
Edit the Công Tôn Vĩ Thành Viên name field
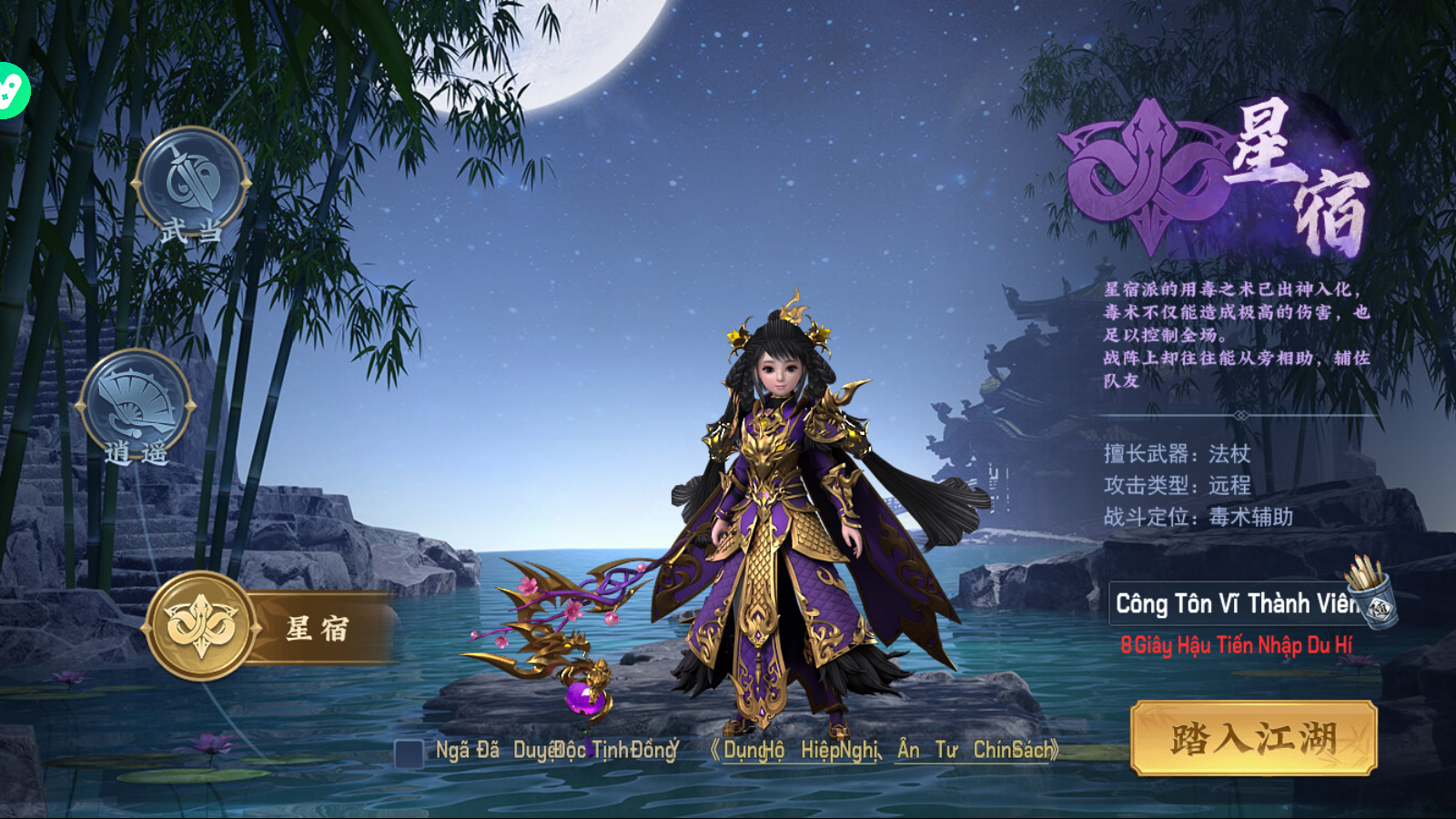(1224, 603)
